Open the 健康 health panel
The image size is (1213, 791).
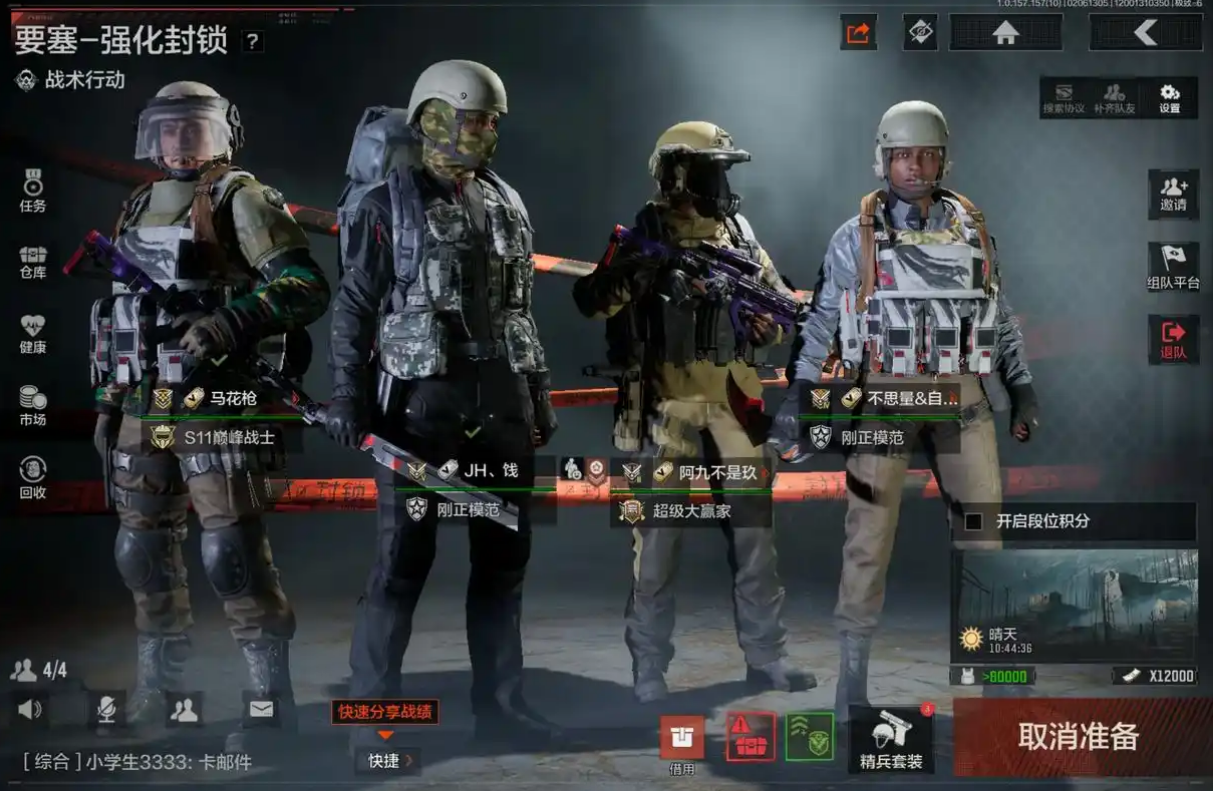pyautogui.click(x=33, y=334)
